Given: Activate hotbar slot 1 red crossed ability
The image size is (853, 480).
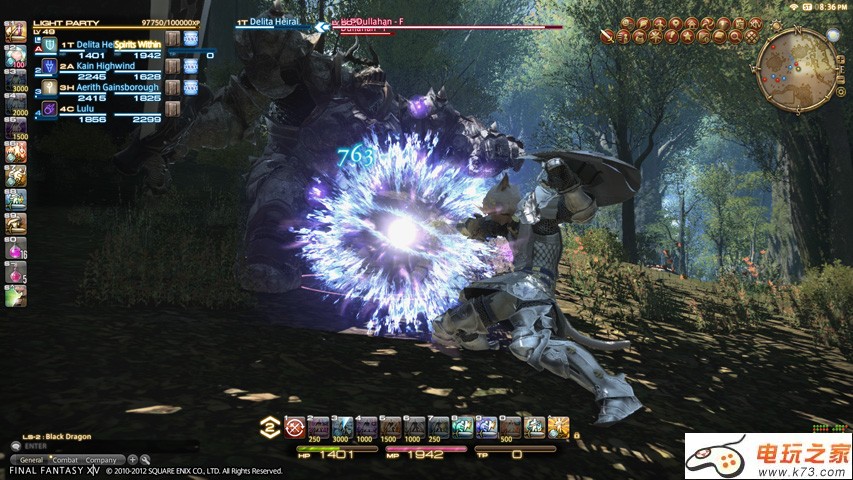Looking at the screenshot, I should point(294,428).
